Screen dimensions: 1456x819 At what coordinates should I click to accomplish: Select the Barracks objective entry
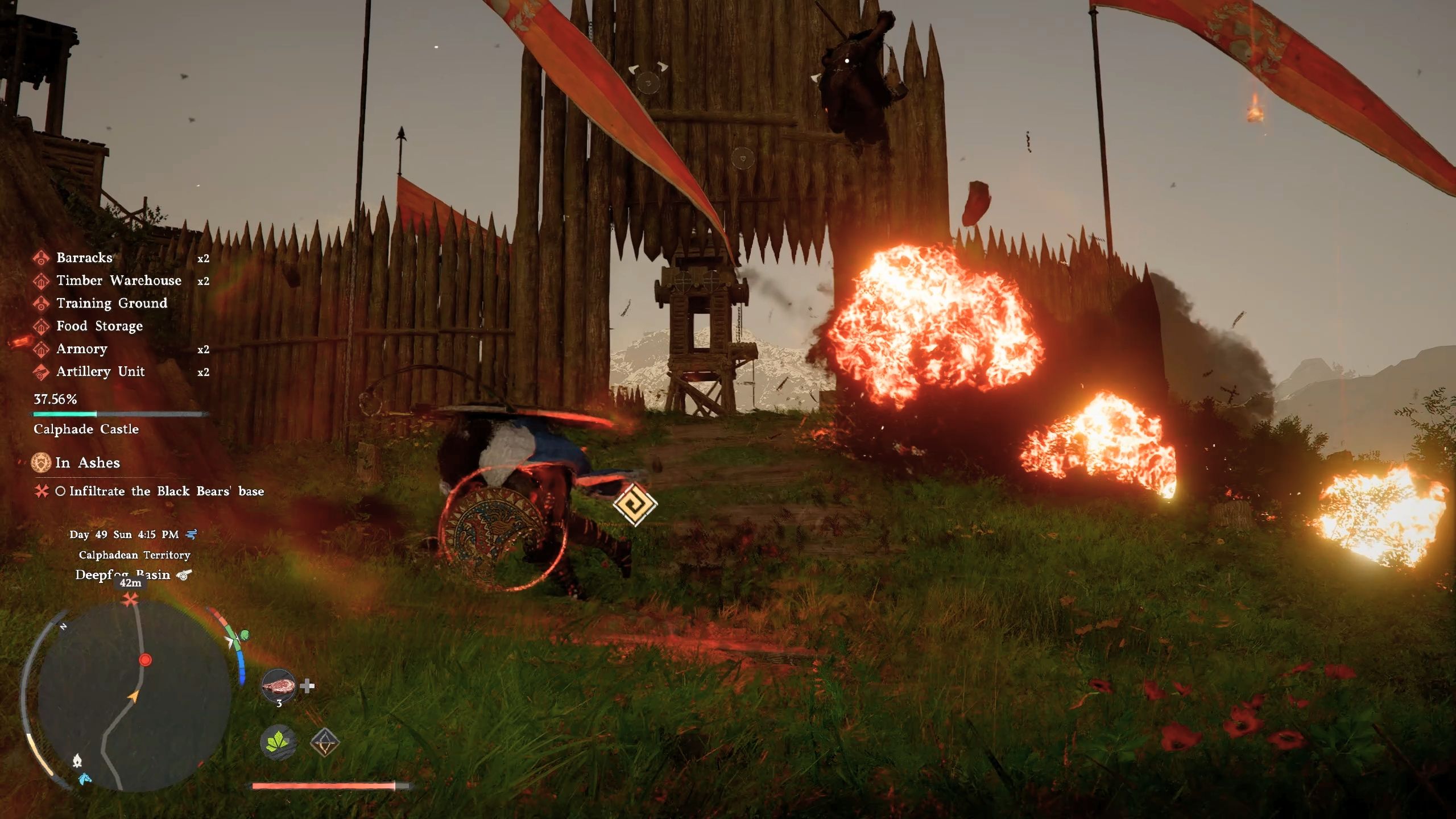(84, 258)
